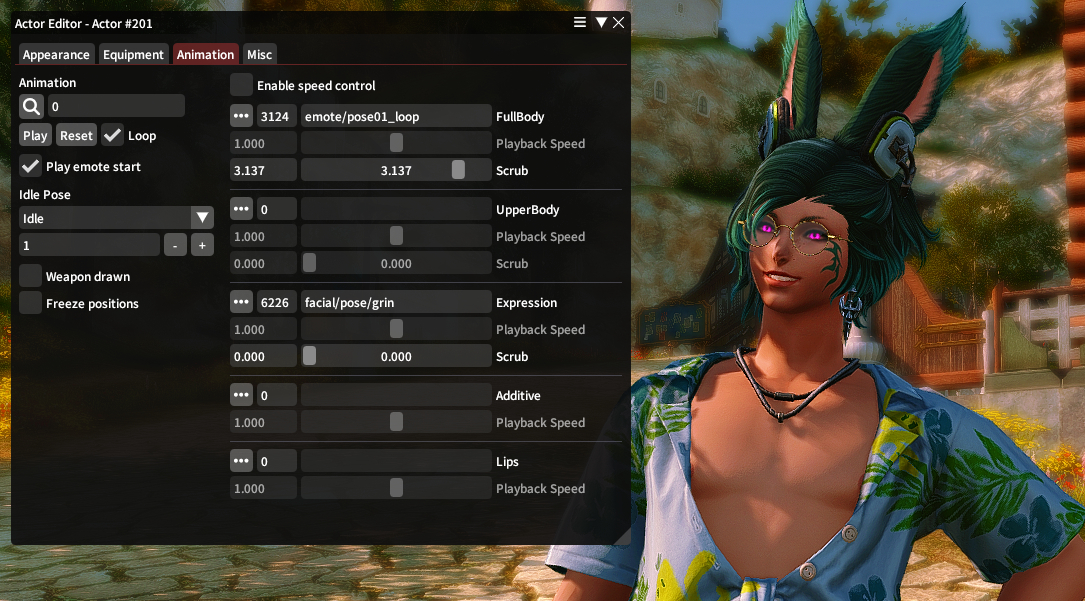The image size is (1085, 601).
Task: Click the Play animation button
Action: click(35, 136)
